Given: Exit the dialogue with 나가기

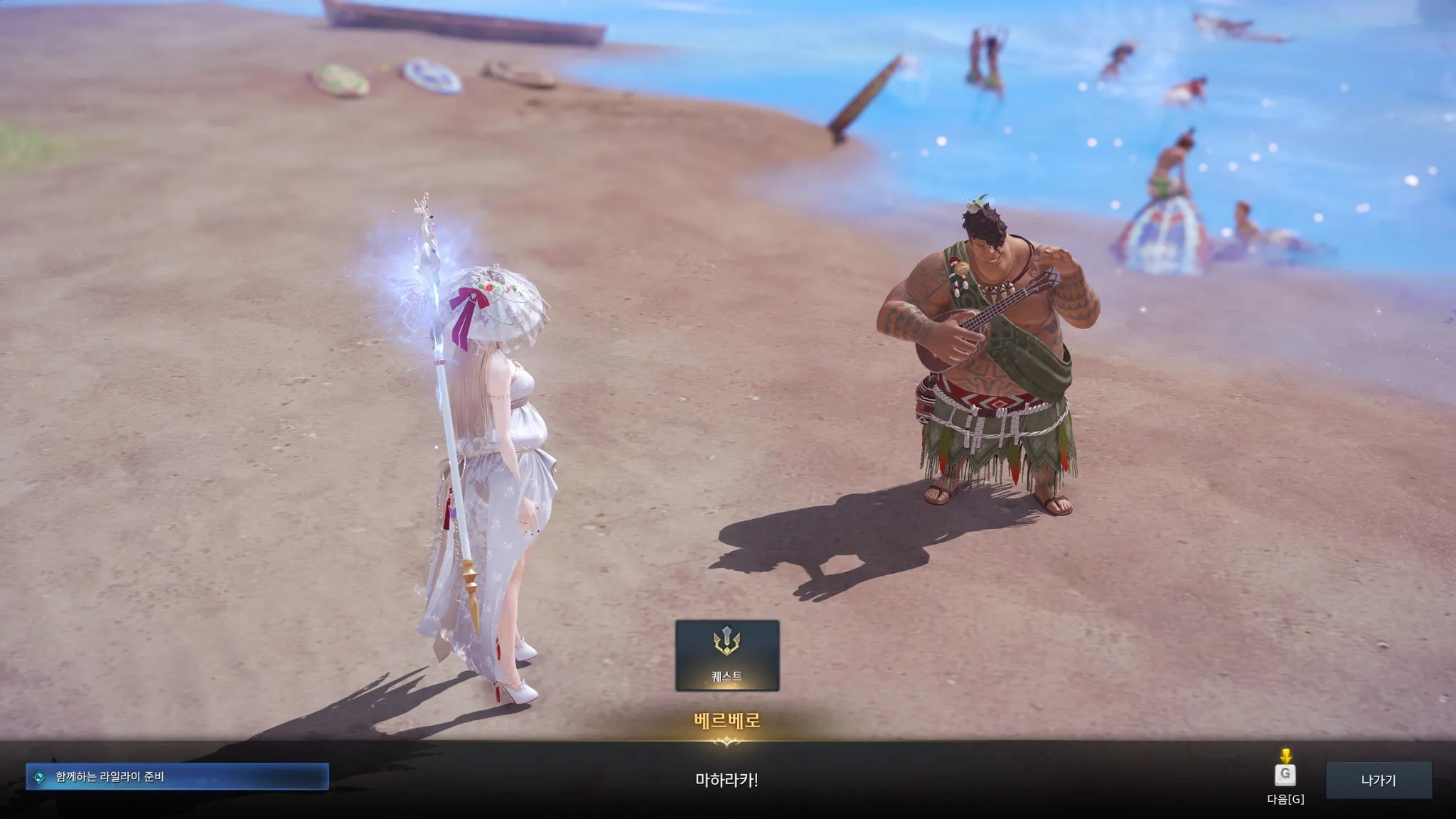Looking at the screenshot, I should click(x=1378, y=780).
